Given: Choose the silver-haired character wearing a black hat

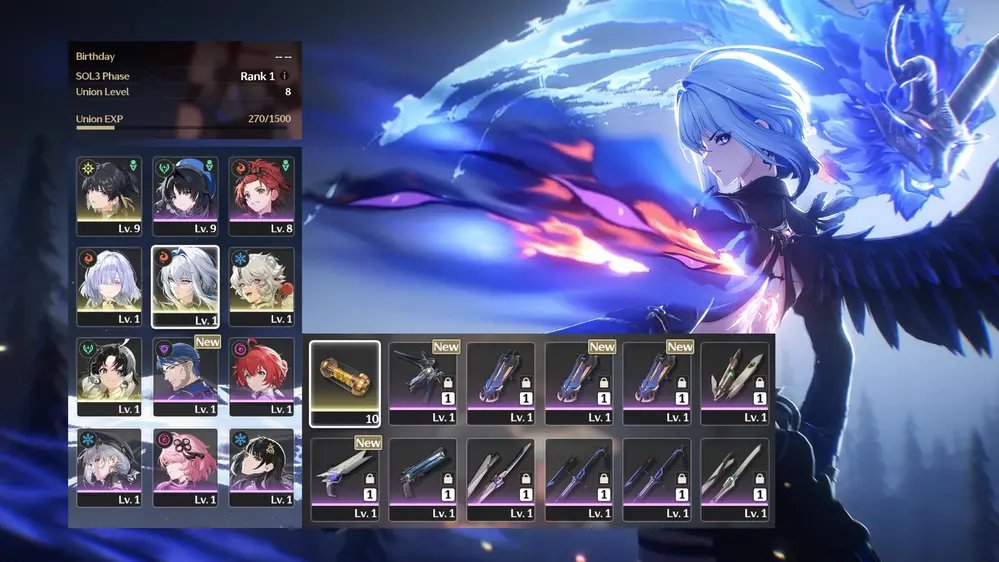Looking at the screenshot, I should [x=109, y=467].
